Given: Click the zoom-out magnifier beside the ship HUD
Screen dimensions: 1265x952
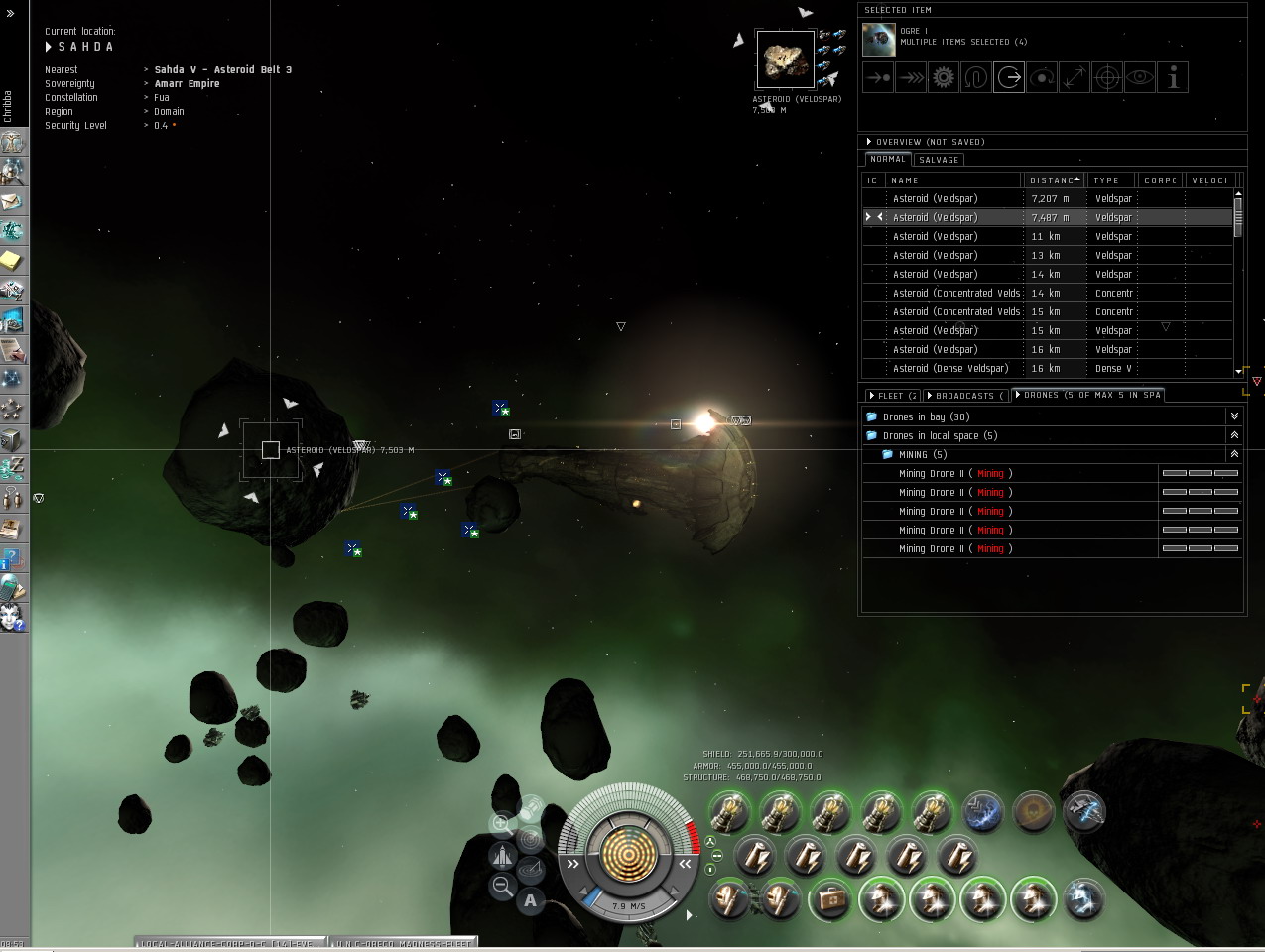Looking at the screenshot, I should (x=502, y=886).
